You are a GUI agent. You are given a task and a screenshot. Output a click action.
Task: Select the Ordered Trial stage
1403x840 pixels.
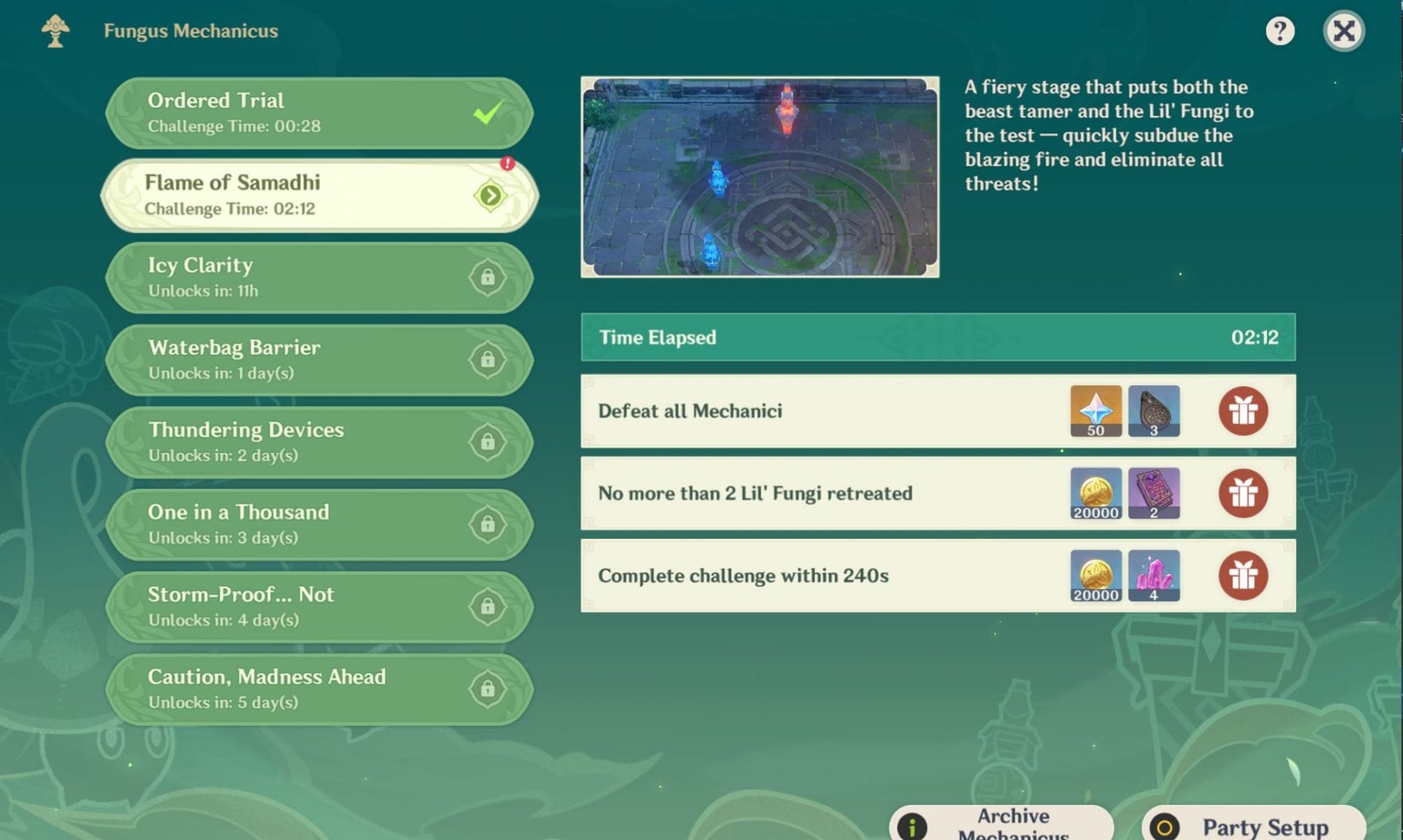point(319,113)
